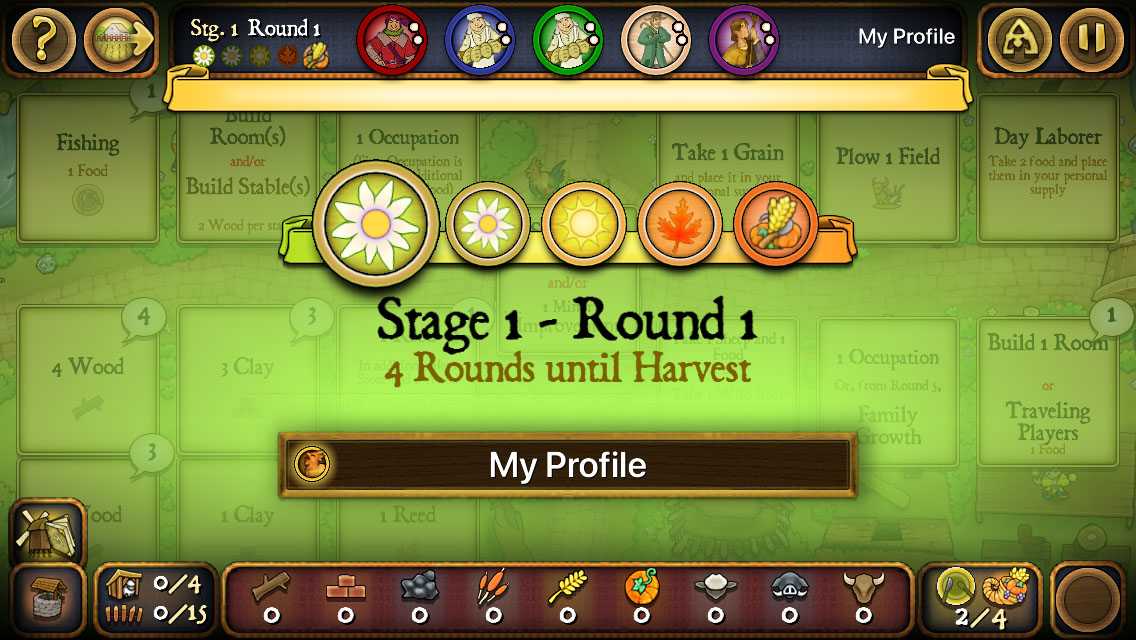The height and width of the screenshot is (640, 1136).
Task: Open the stone well icon
Action: click(x=46, y=597)
